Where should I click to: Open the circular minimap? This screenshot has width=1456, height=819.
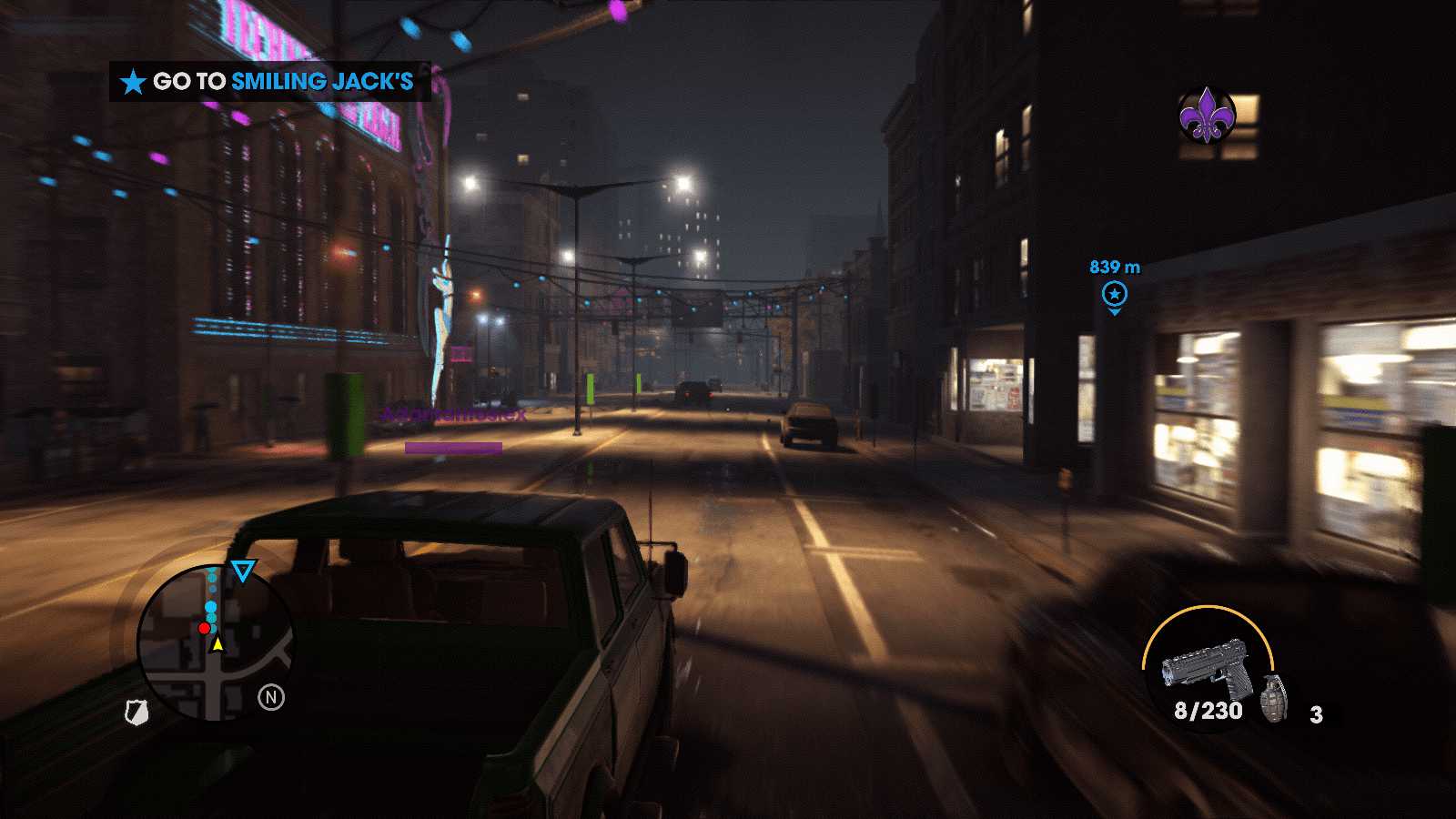coord(216,643)
